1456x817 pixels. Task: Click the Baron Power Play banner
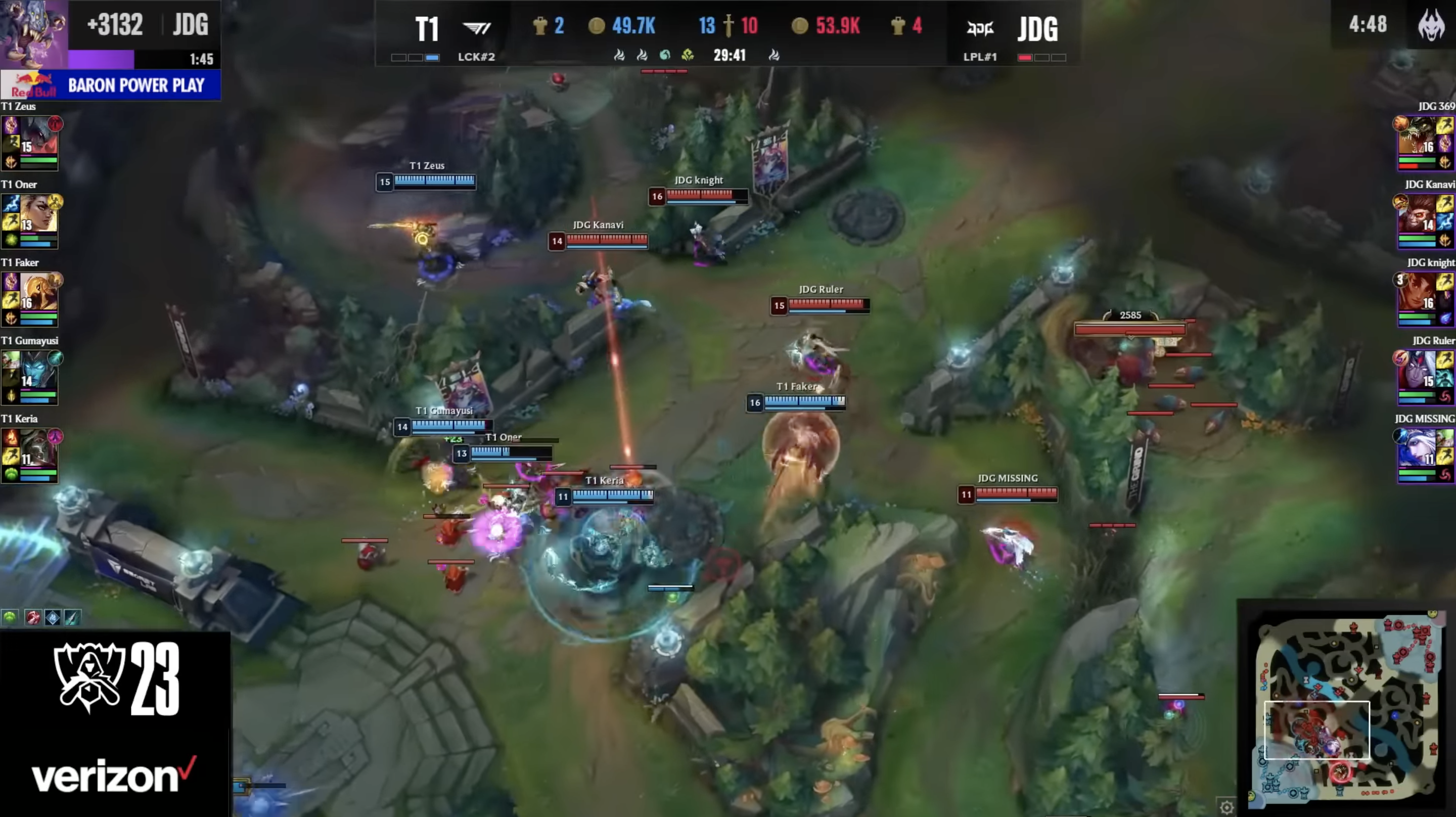click(x=111, y=85)
